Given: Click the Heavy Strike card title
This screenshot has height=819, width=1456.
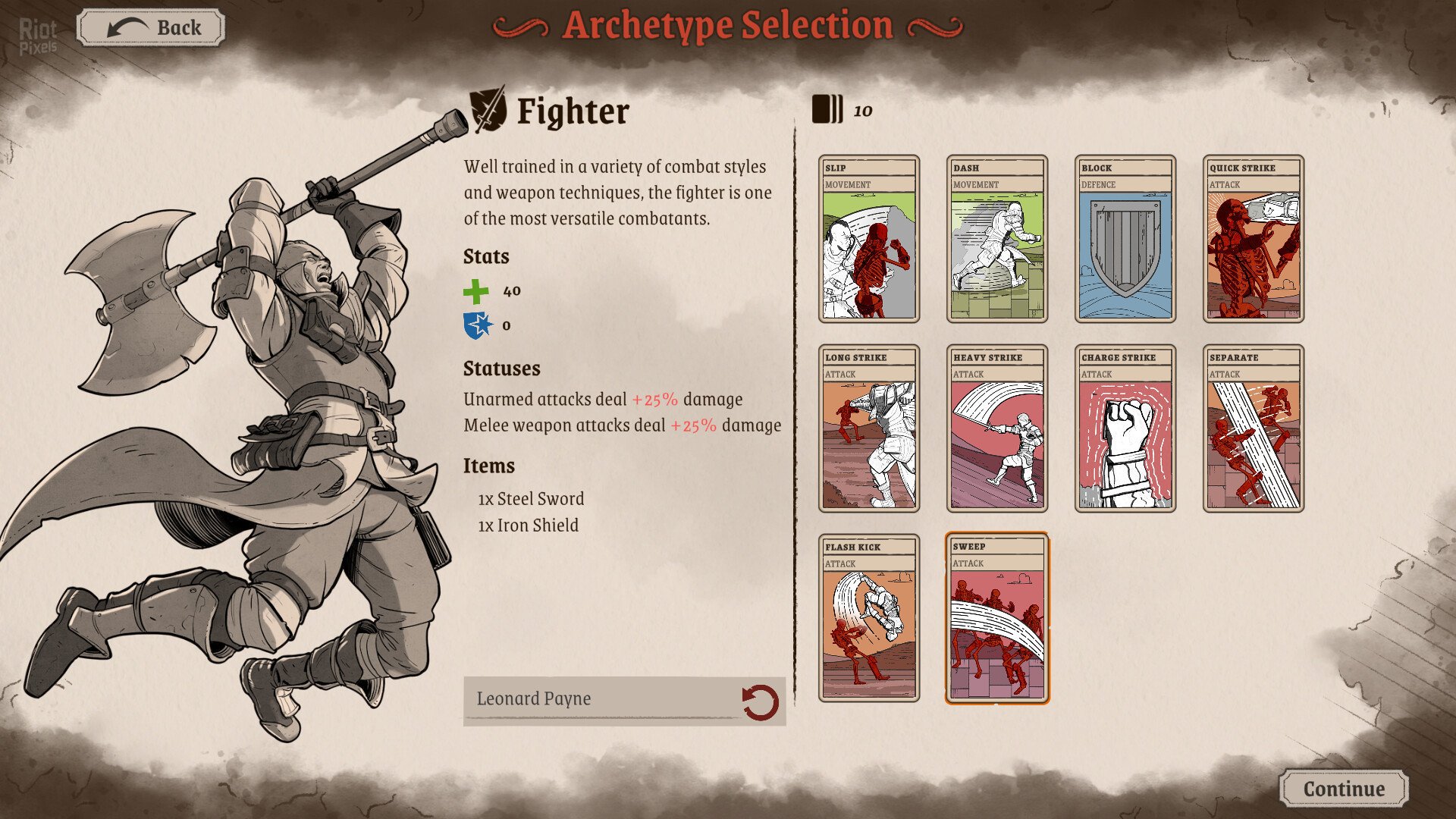Looking at the screenshot, I should pyautogui.click(x=990, y=356).
